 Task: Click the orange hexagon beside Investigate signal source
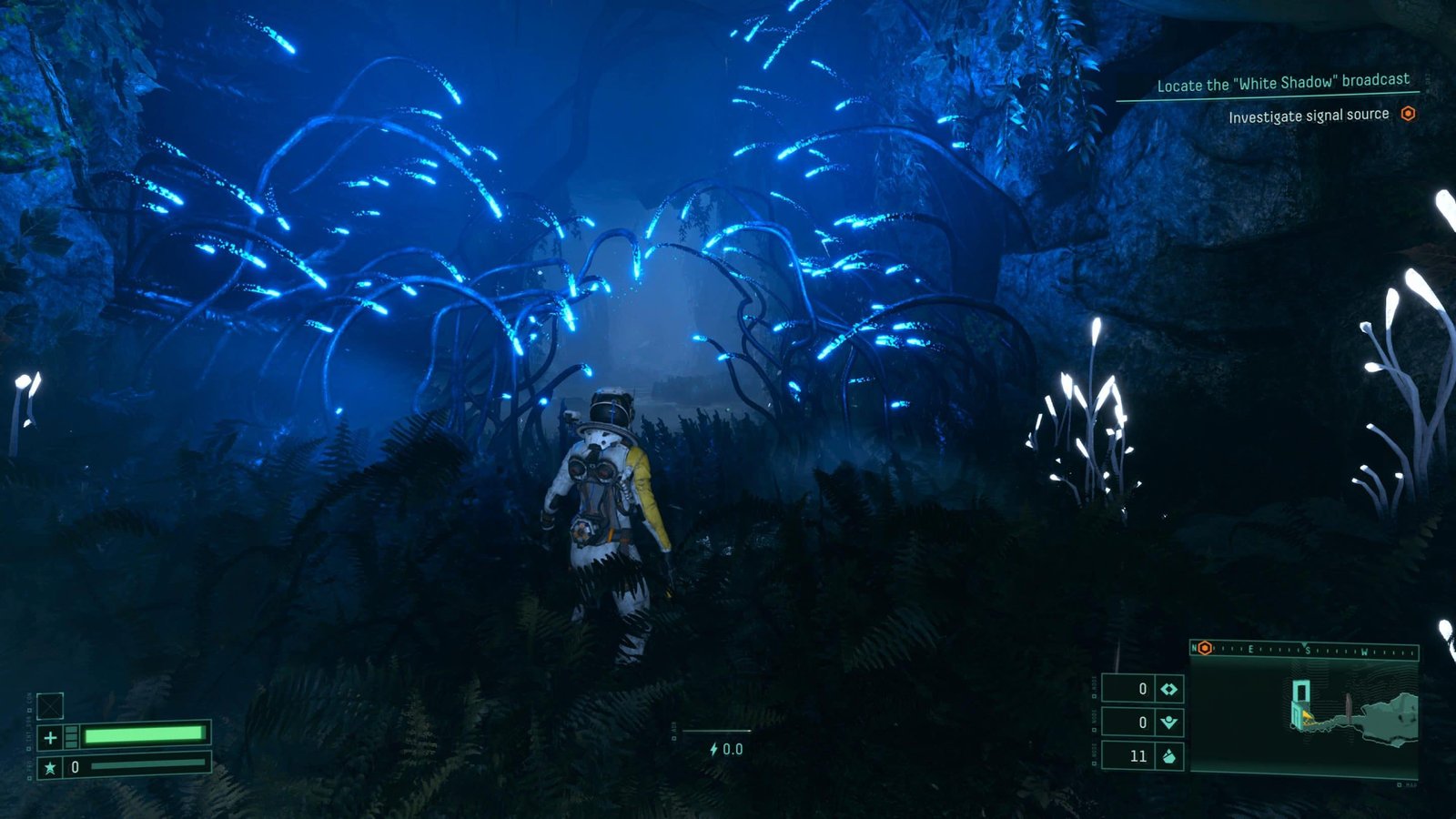(x=1409, y=115)
